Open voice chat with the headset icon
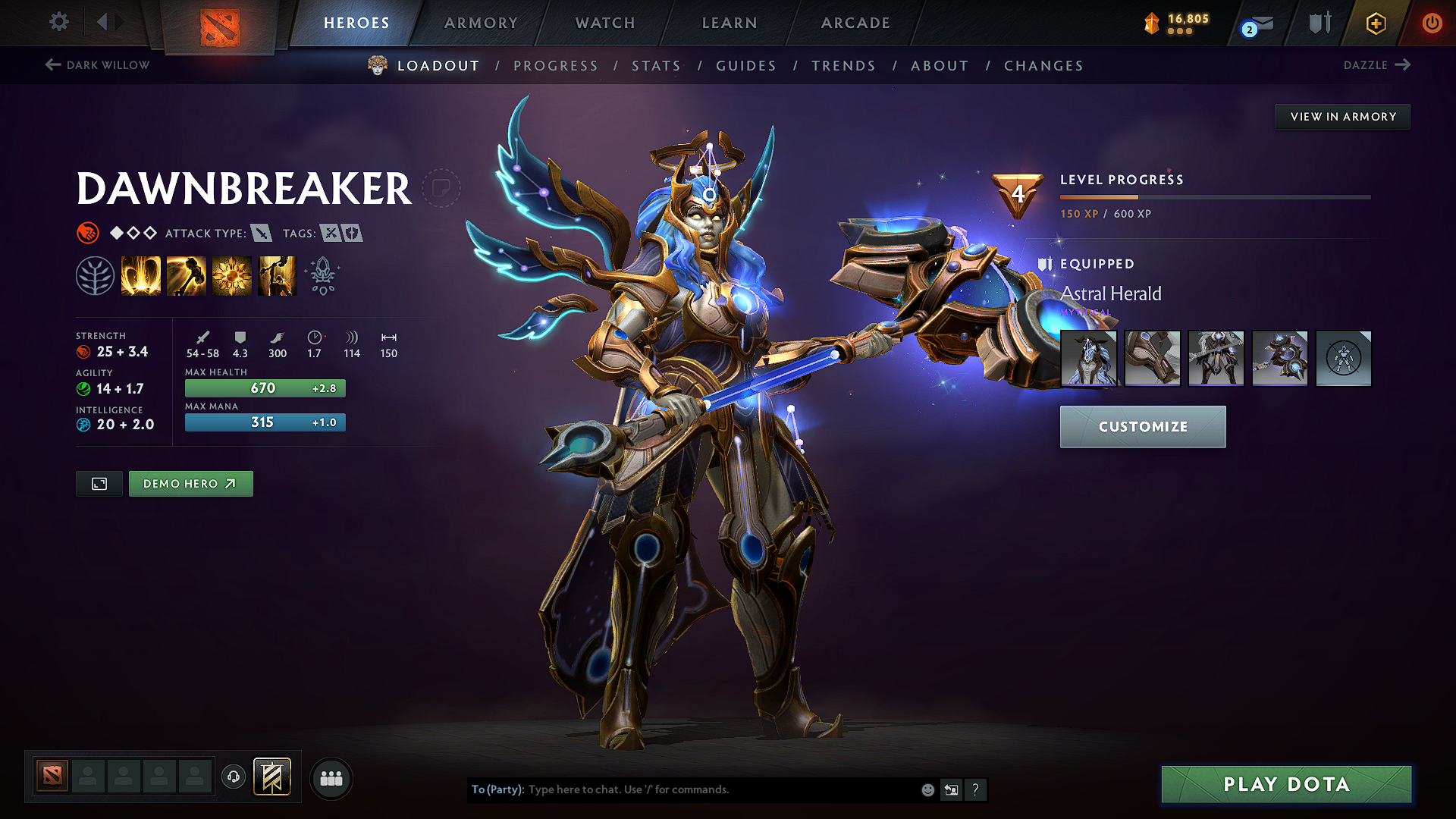The width and height of the screenshot is (1456, 819). coord(234,777)
